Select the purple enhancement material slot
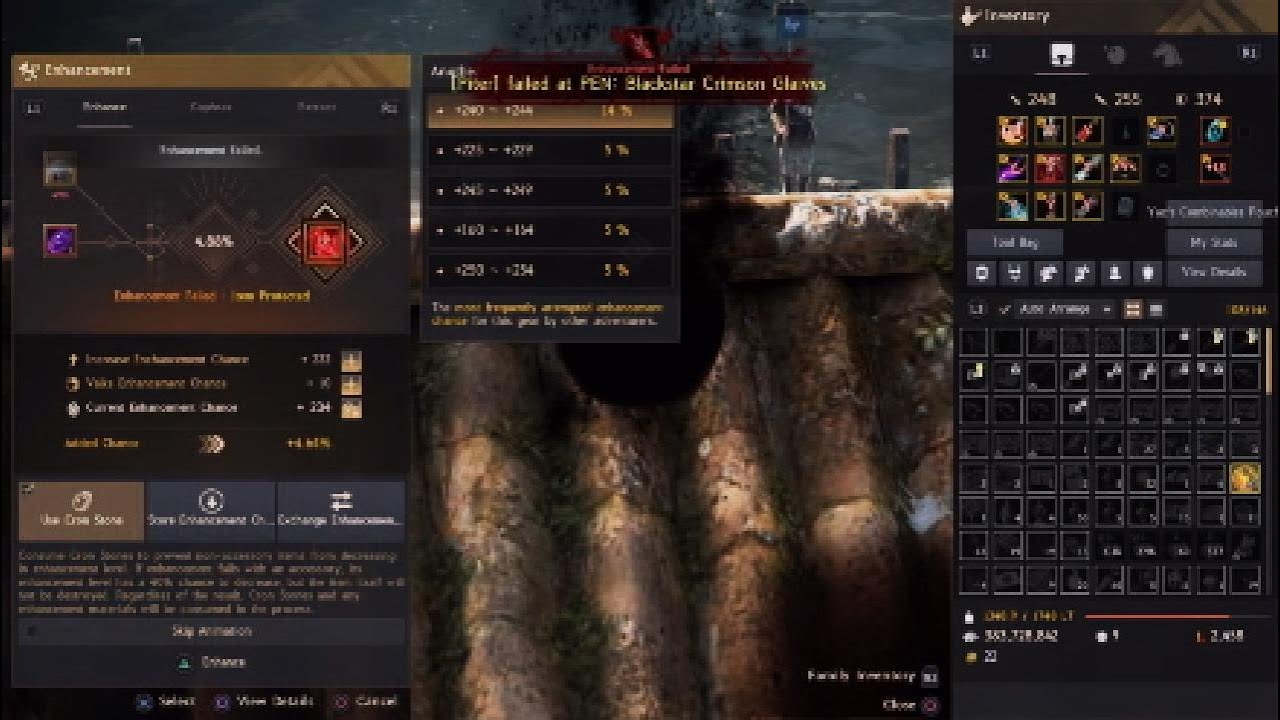Viewport: 1280px width, 720px height. [59, 240]
